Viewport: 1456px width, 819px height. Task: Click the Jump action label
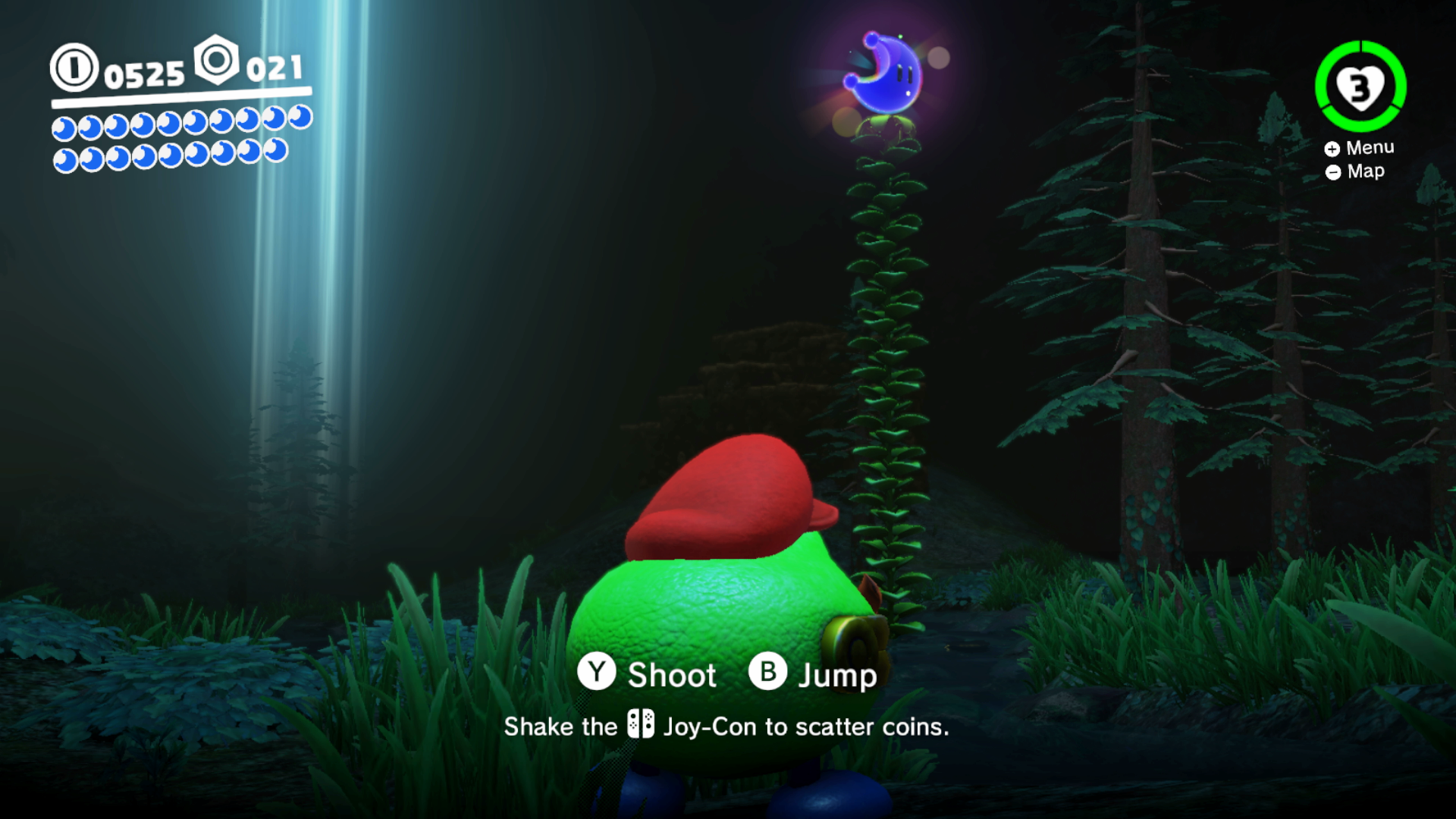pyautogui.click(x=836, y=673)
